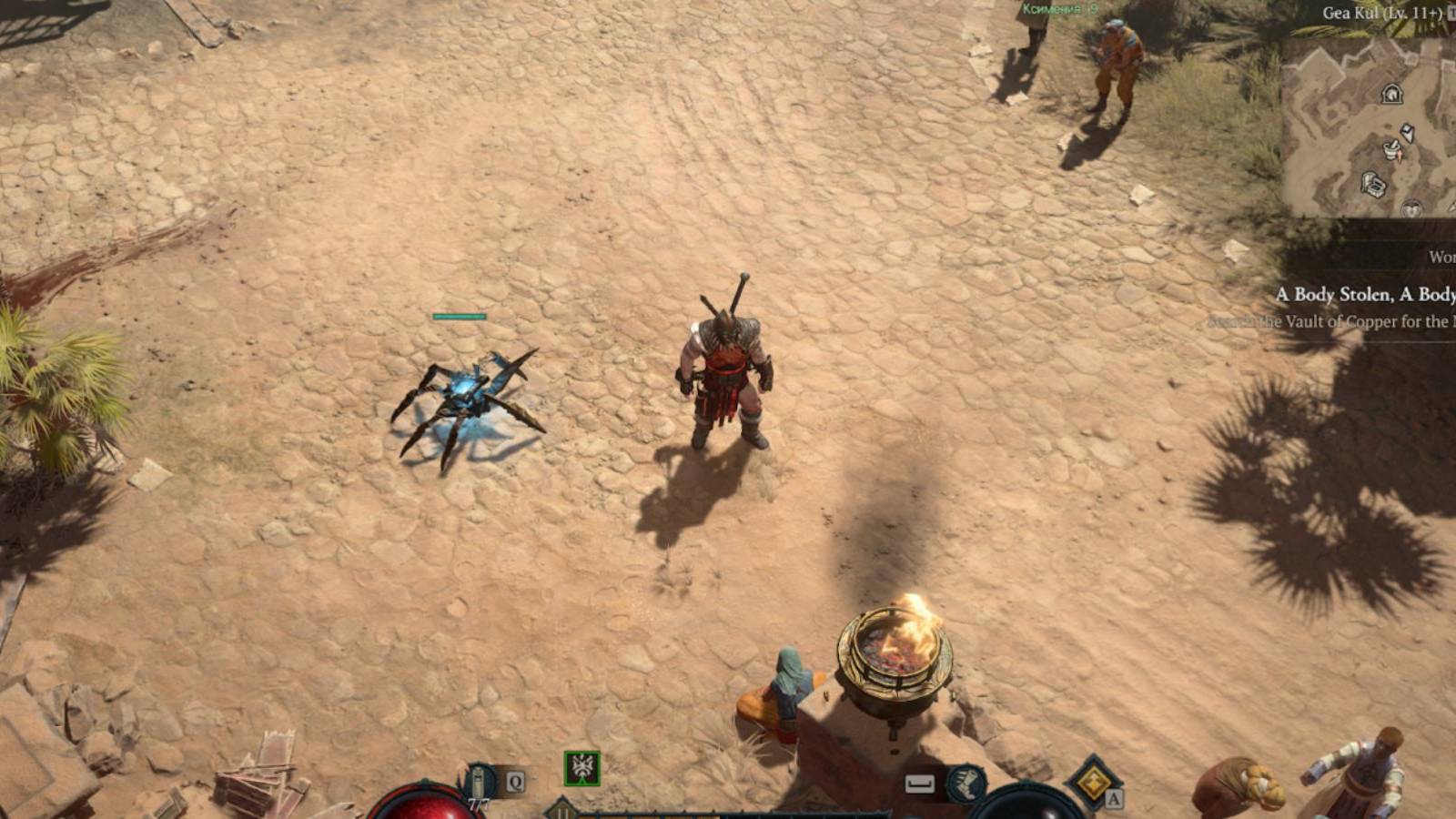Image resolution: width=1456 pixels, height=819 pixels.
Task: Click the Evade boot icon
Action: 966,784
